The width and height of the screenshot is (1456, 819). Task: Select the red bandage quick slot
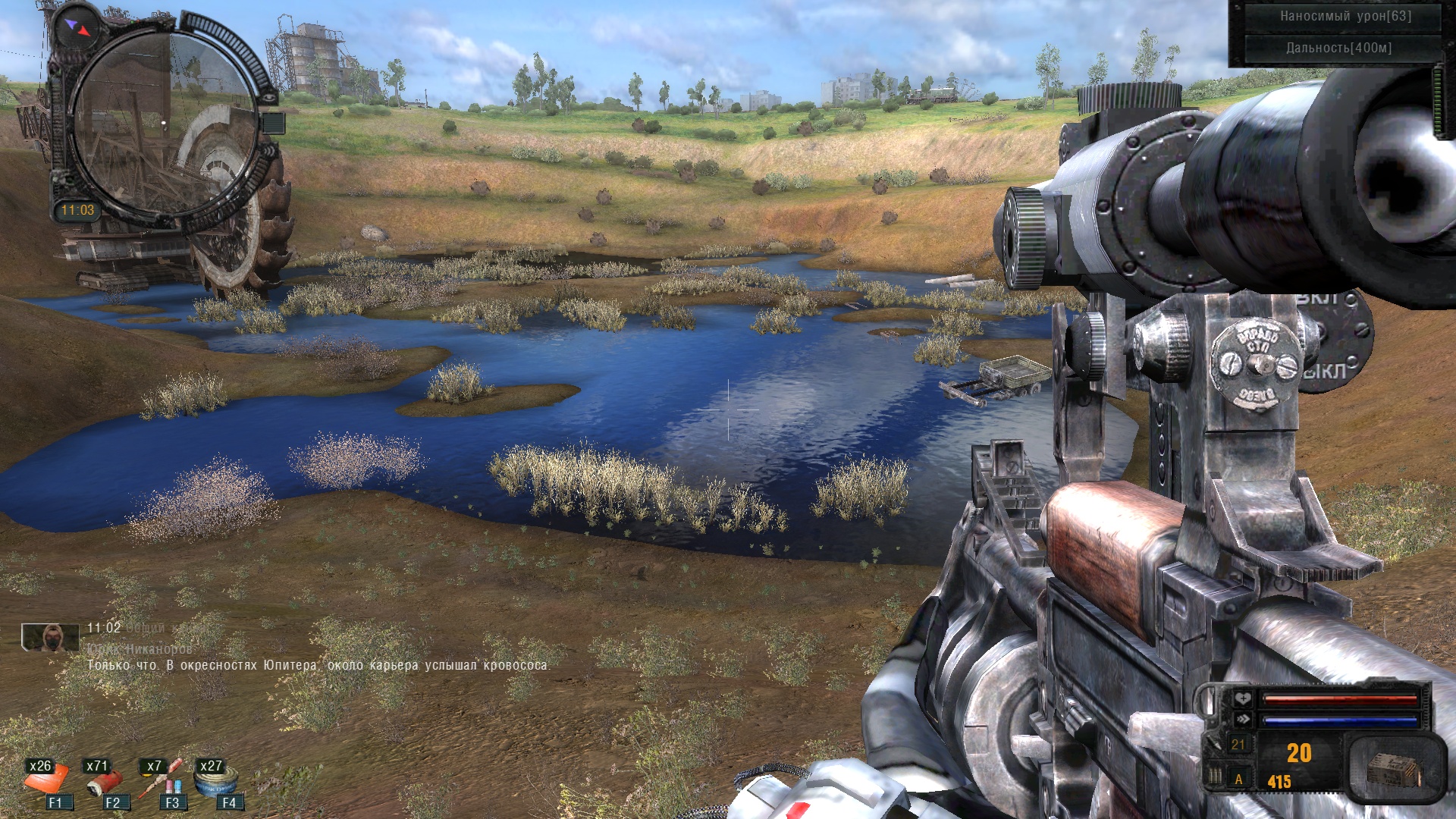105,781
